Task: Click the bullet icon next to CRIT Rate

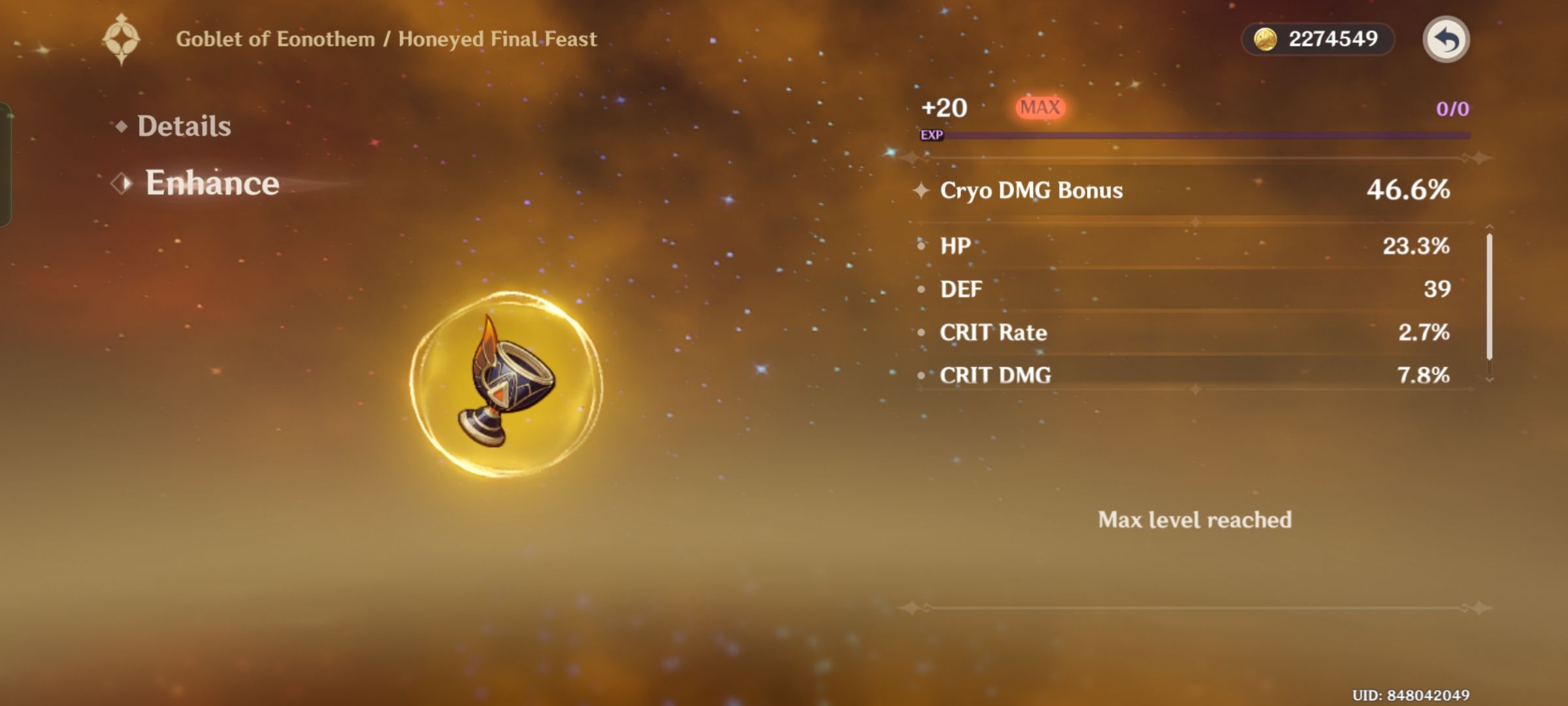Action: (922, 333)
